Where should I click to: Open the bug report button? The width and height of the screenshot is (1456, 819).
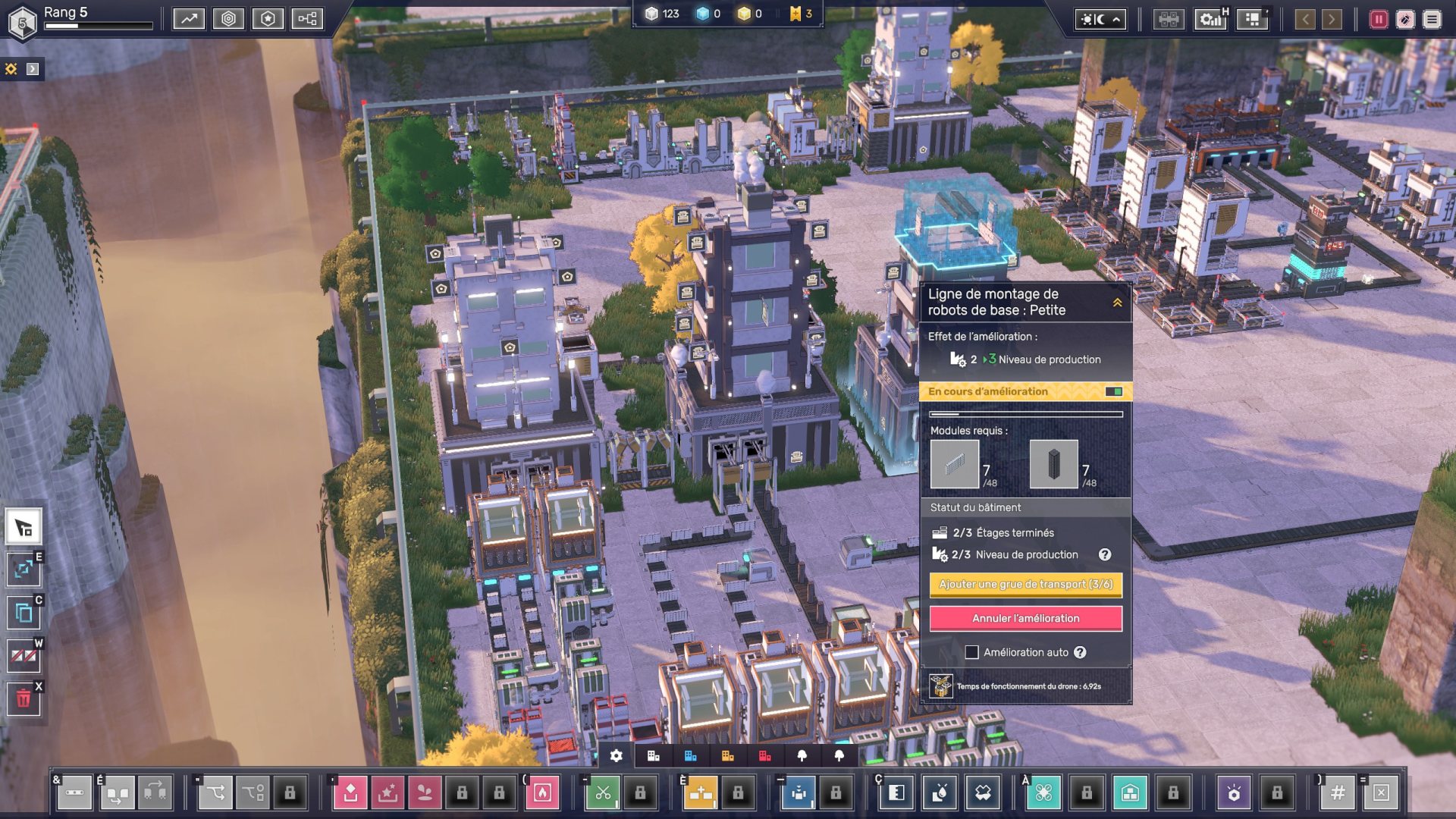point(1405,19)
